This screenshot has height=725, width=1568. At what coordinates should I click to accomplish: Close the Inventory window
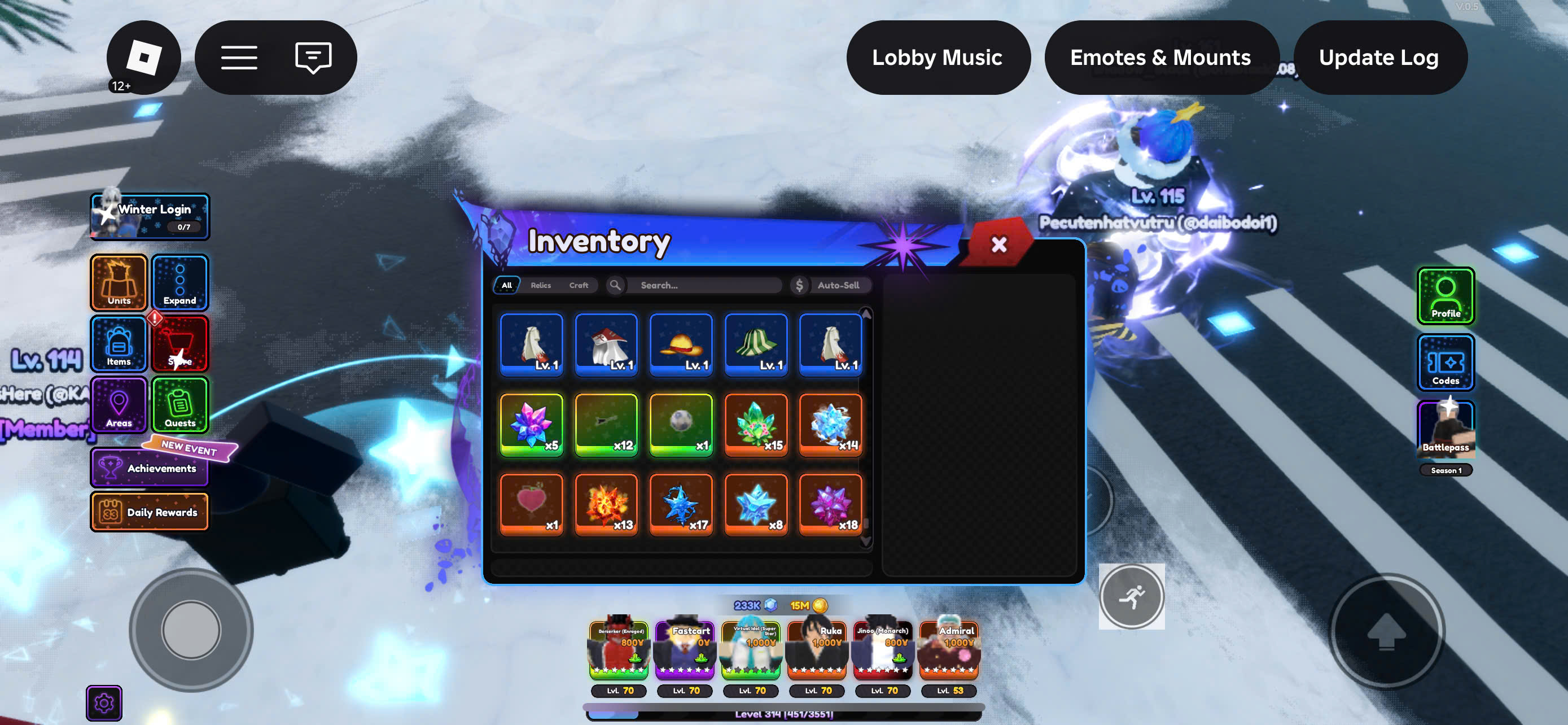click(998, 244)
